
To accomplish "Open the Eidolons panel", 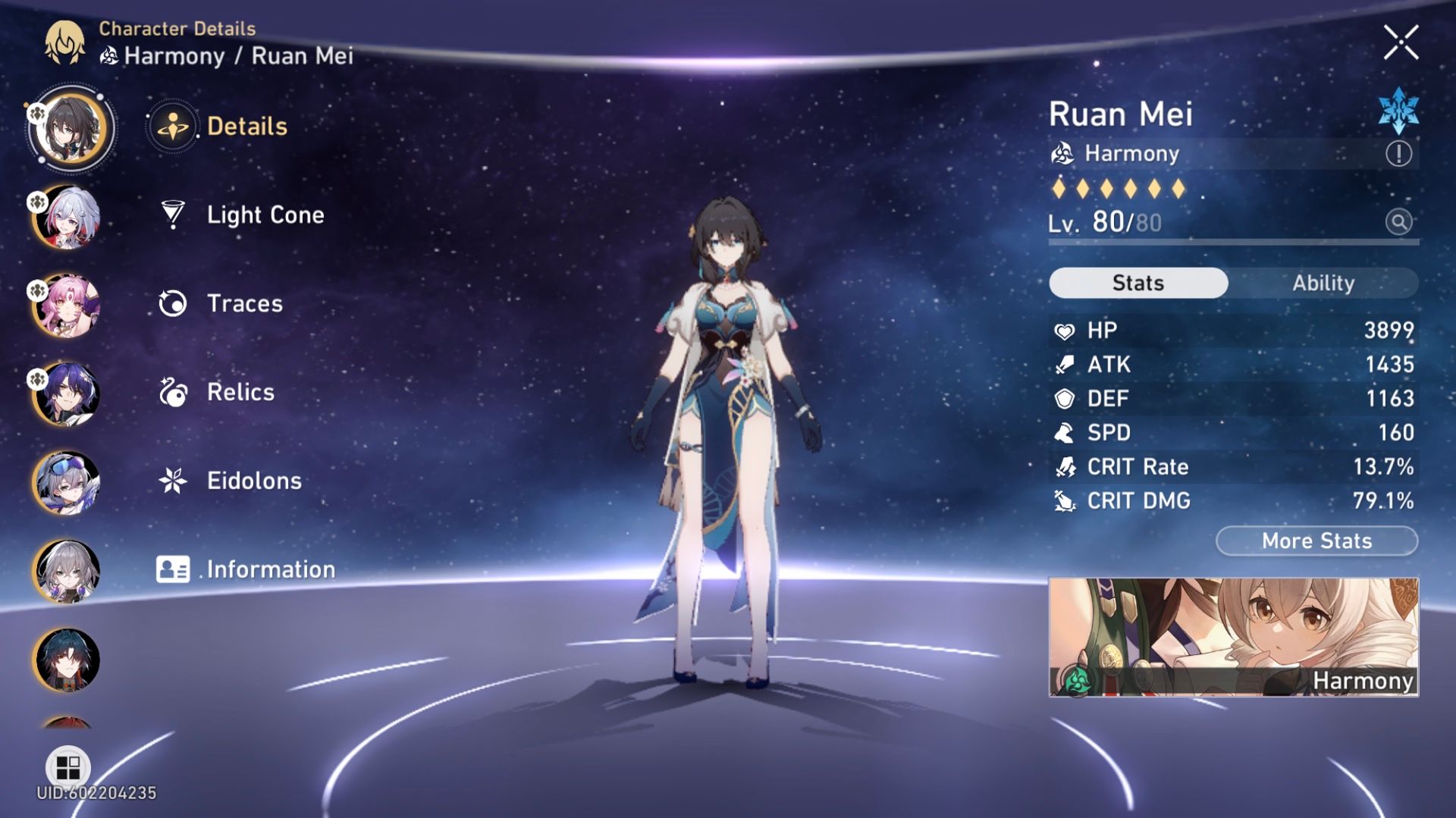I will coord(253,480).
